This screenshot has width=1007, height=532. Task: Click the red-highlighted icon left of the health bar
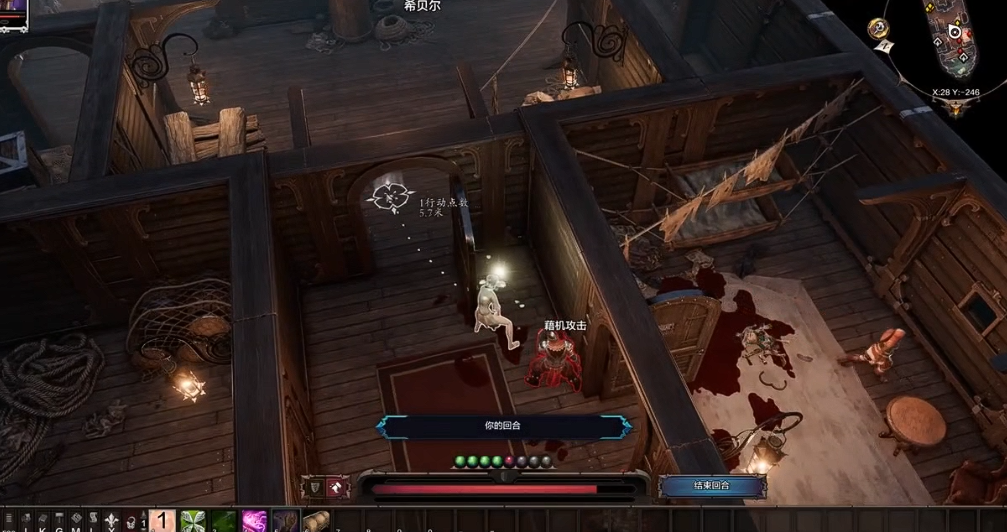[336, 487]
